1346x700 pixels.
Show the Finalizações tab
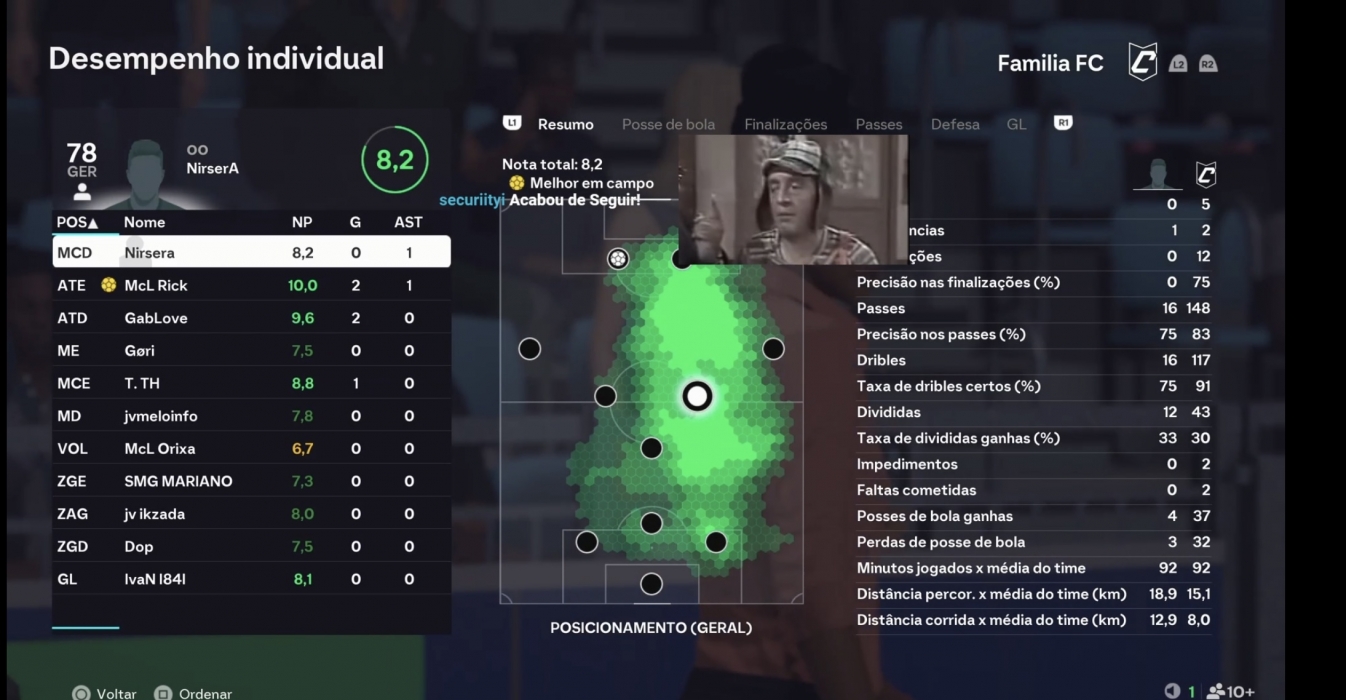(785, 124)
